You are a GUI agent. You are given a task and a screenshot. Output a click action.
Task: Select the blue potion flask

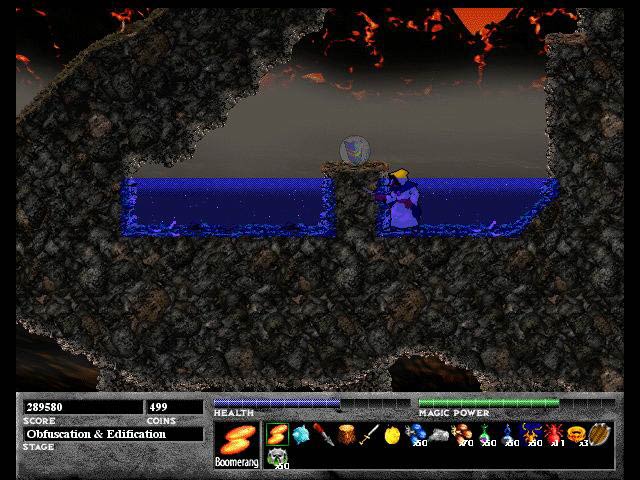508,435
